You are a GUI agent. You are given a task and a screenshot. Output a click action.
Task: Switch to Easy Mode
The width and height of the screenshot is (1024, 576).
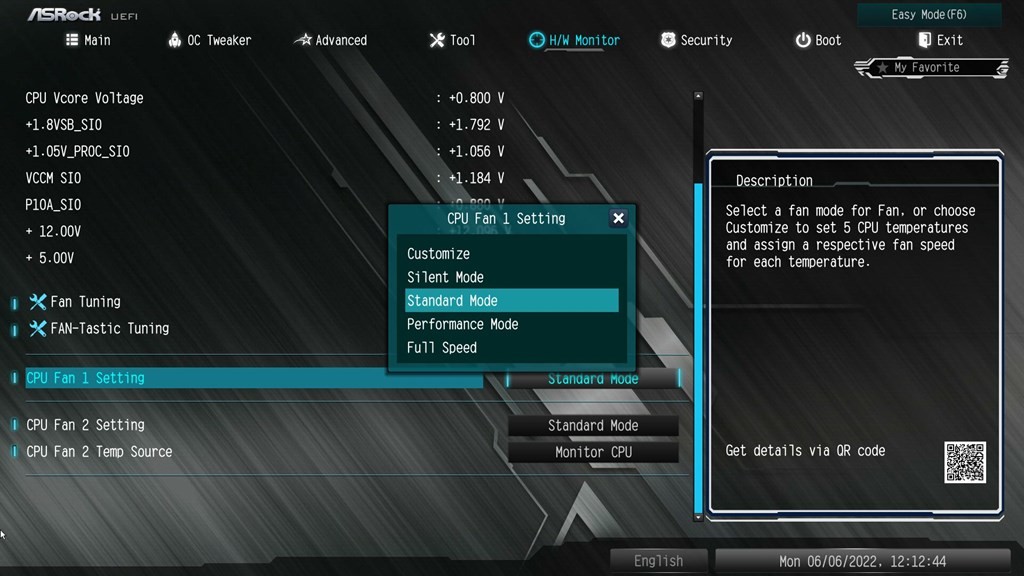929,15
